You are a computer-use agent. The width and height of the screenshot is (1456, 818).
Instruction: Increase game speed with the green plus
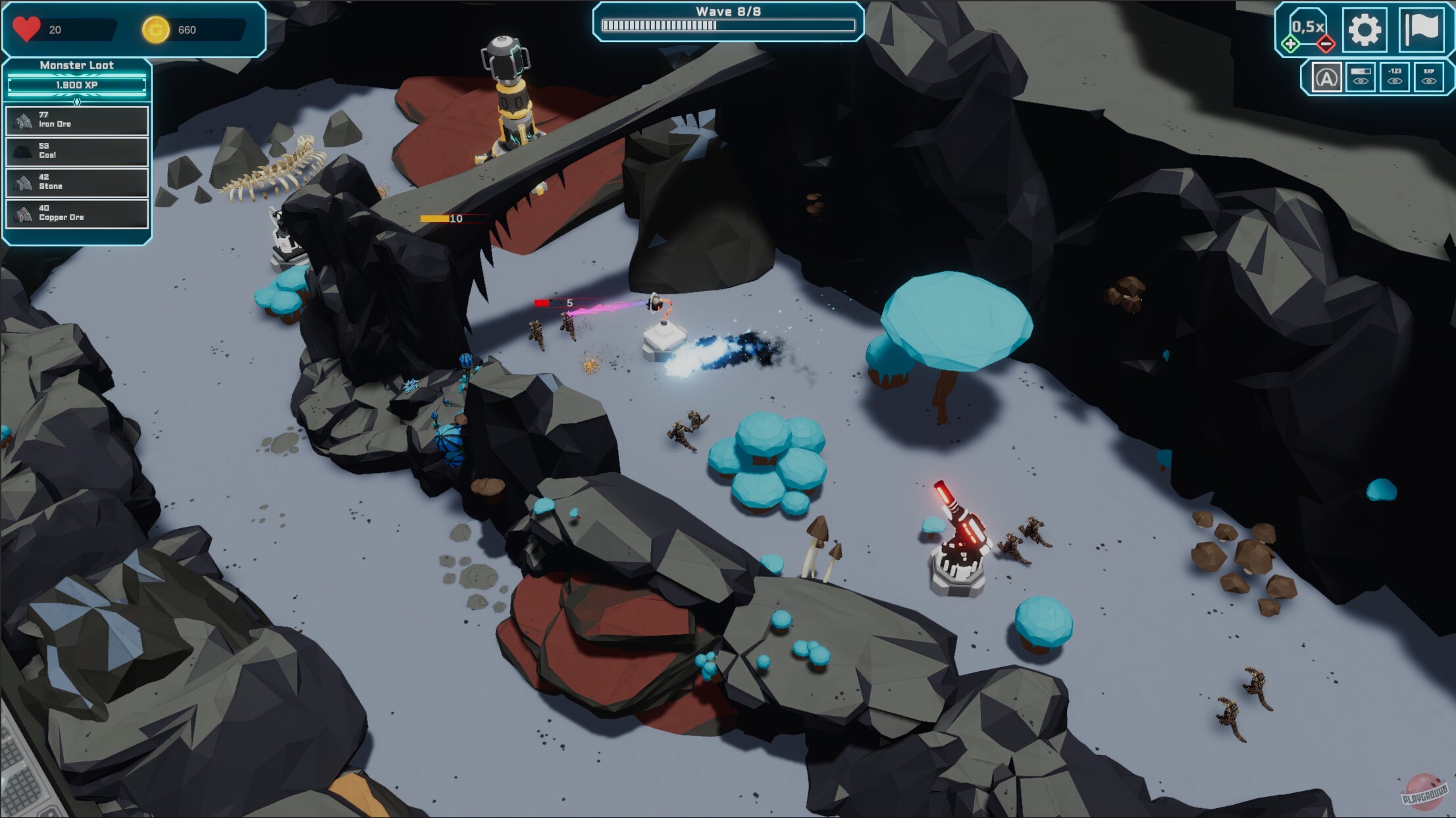(x=1290, y=44)
